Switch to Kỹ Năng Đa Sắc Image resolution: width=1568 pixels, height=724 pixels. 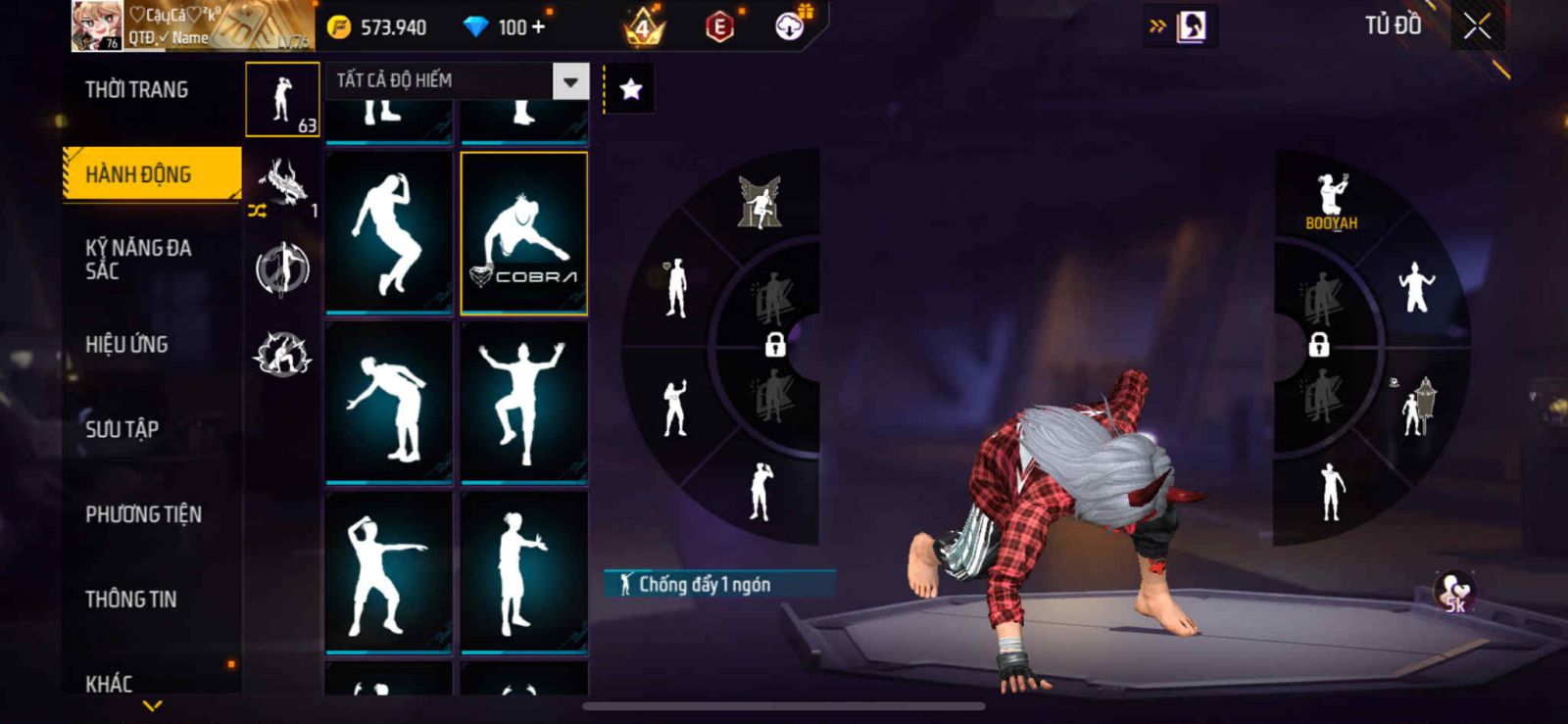tap(138, 259)
